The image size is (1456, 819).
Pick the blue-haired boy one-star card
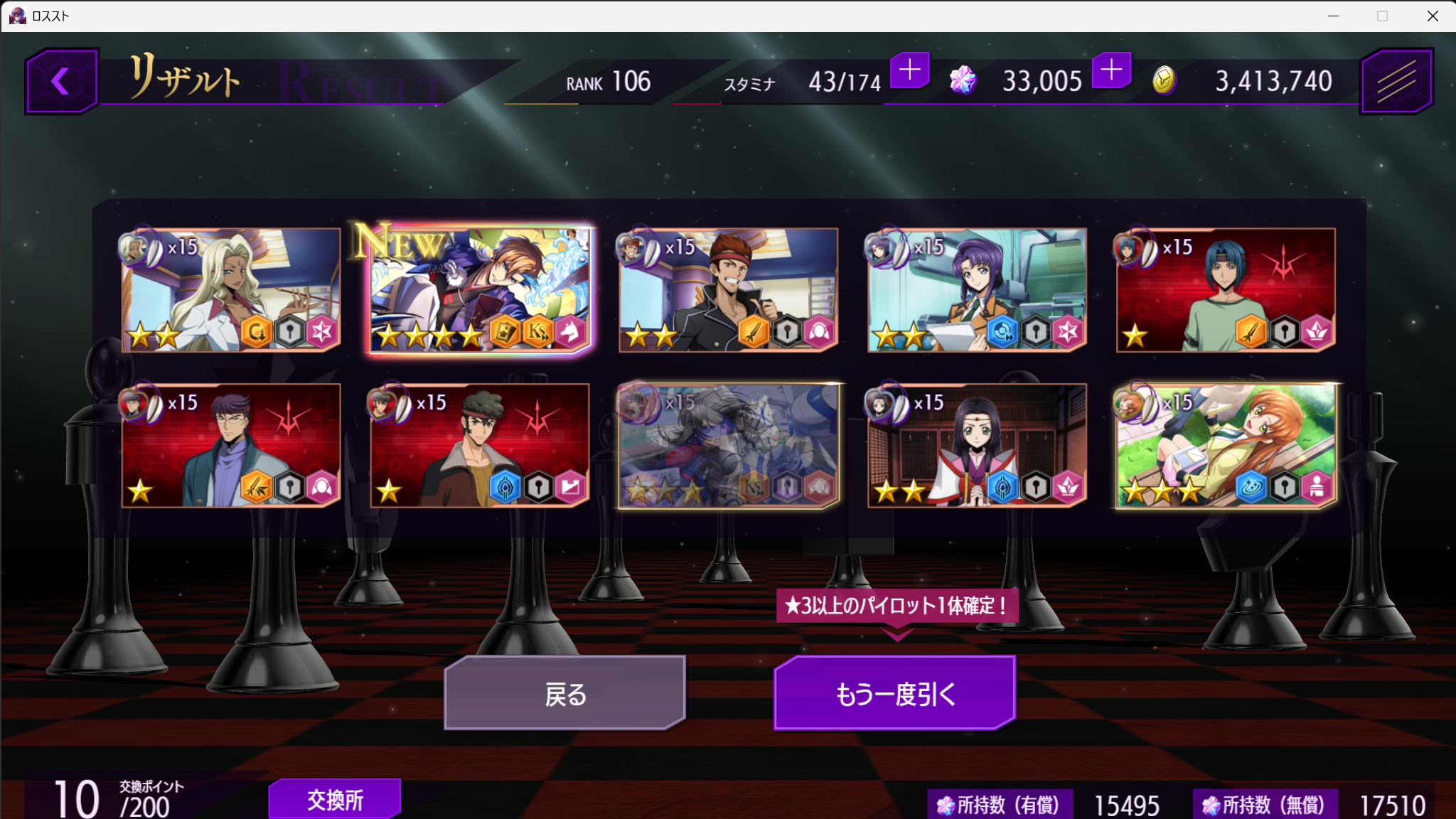point(1226,290)
